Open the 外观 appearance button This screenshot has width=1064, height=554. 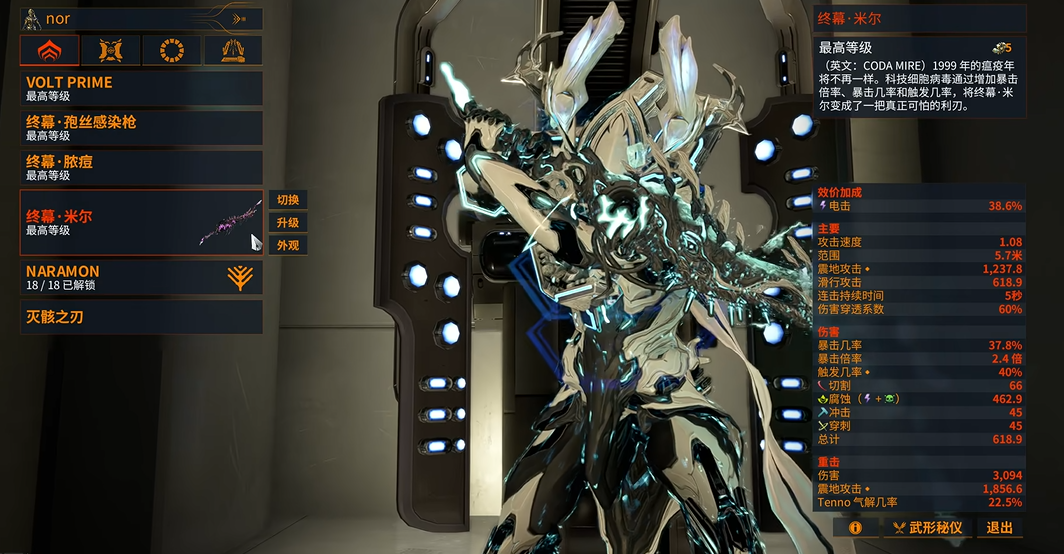pos(288,245)
